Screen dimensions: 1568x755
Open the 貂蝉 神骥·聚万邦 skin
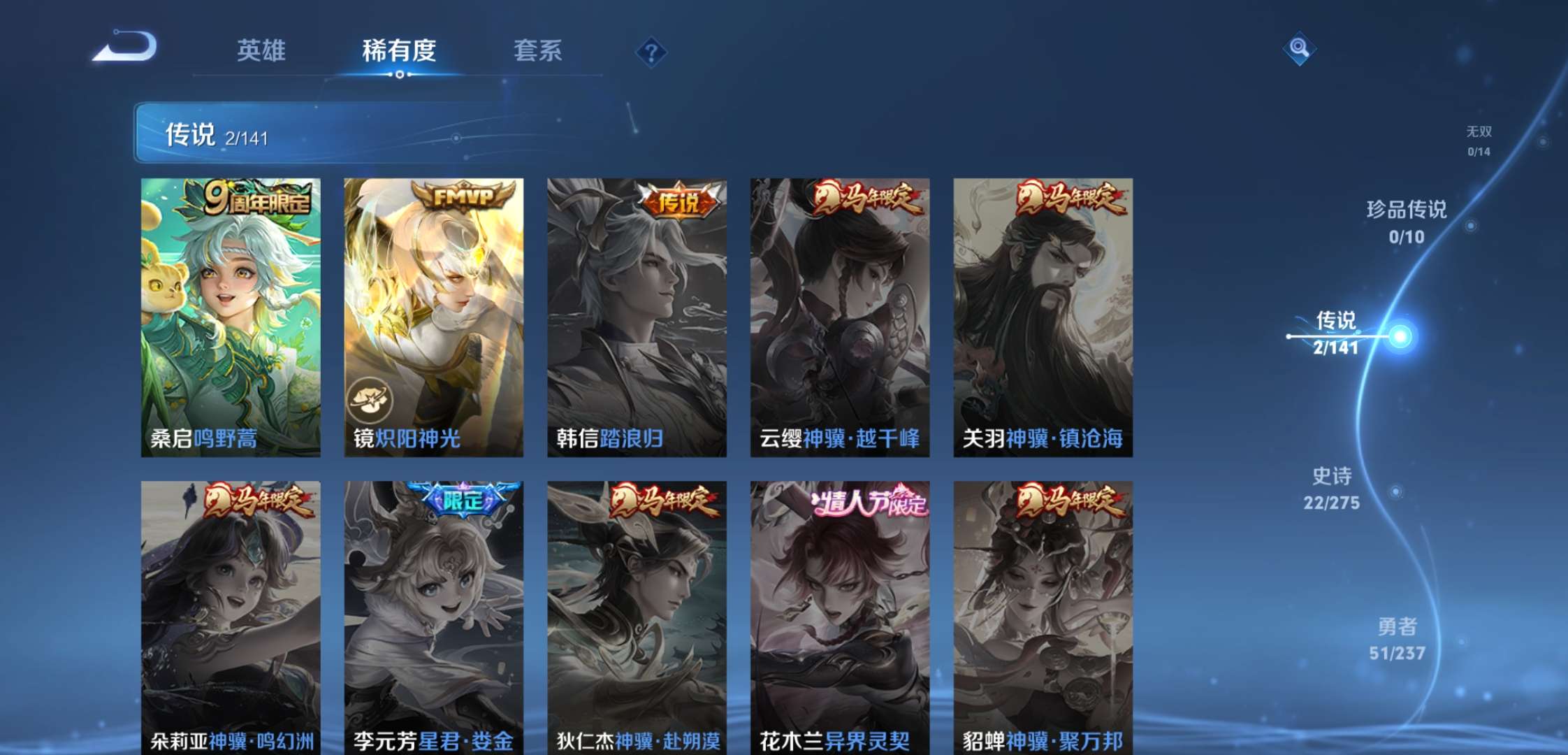click(x=1043, y=615)
